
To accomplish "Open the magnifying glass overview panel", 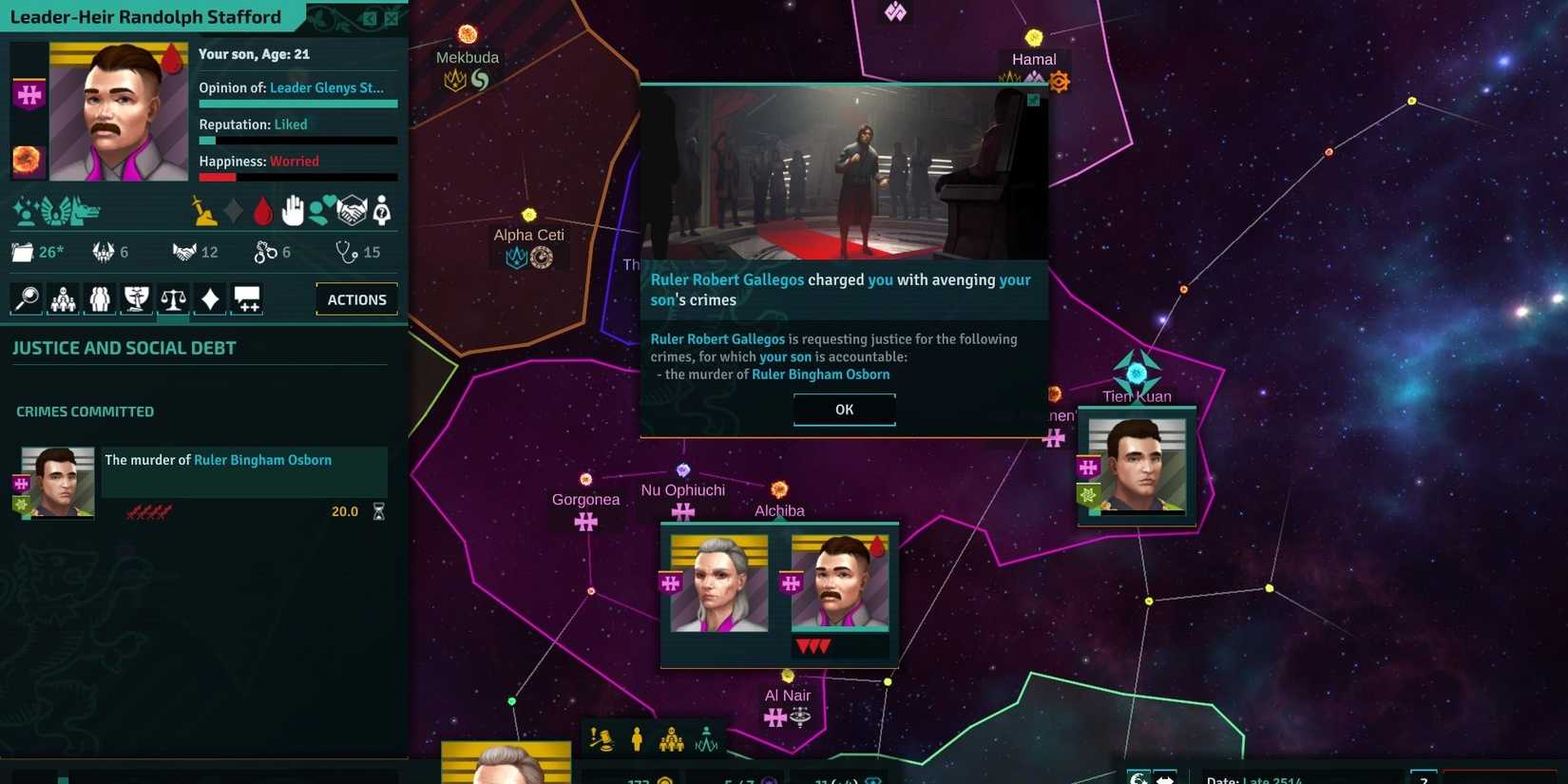I will 25,298.
